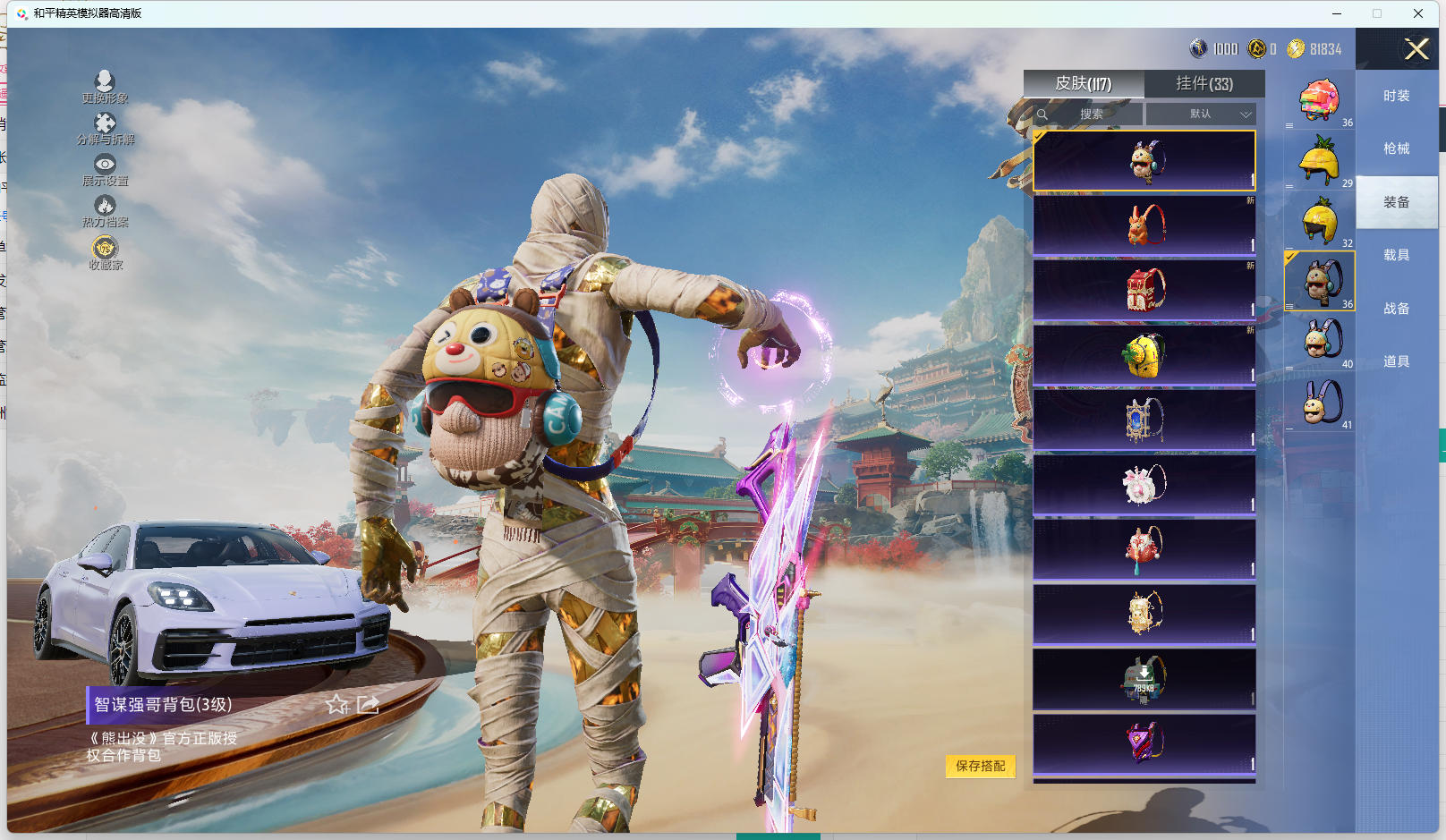Close the inventory screen with the X

point(1416,49)
